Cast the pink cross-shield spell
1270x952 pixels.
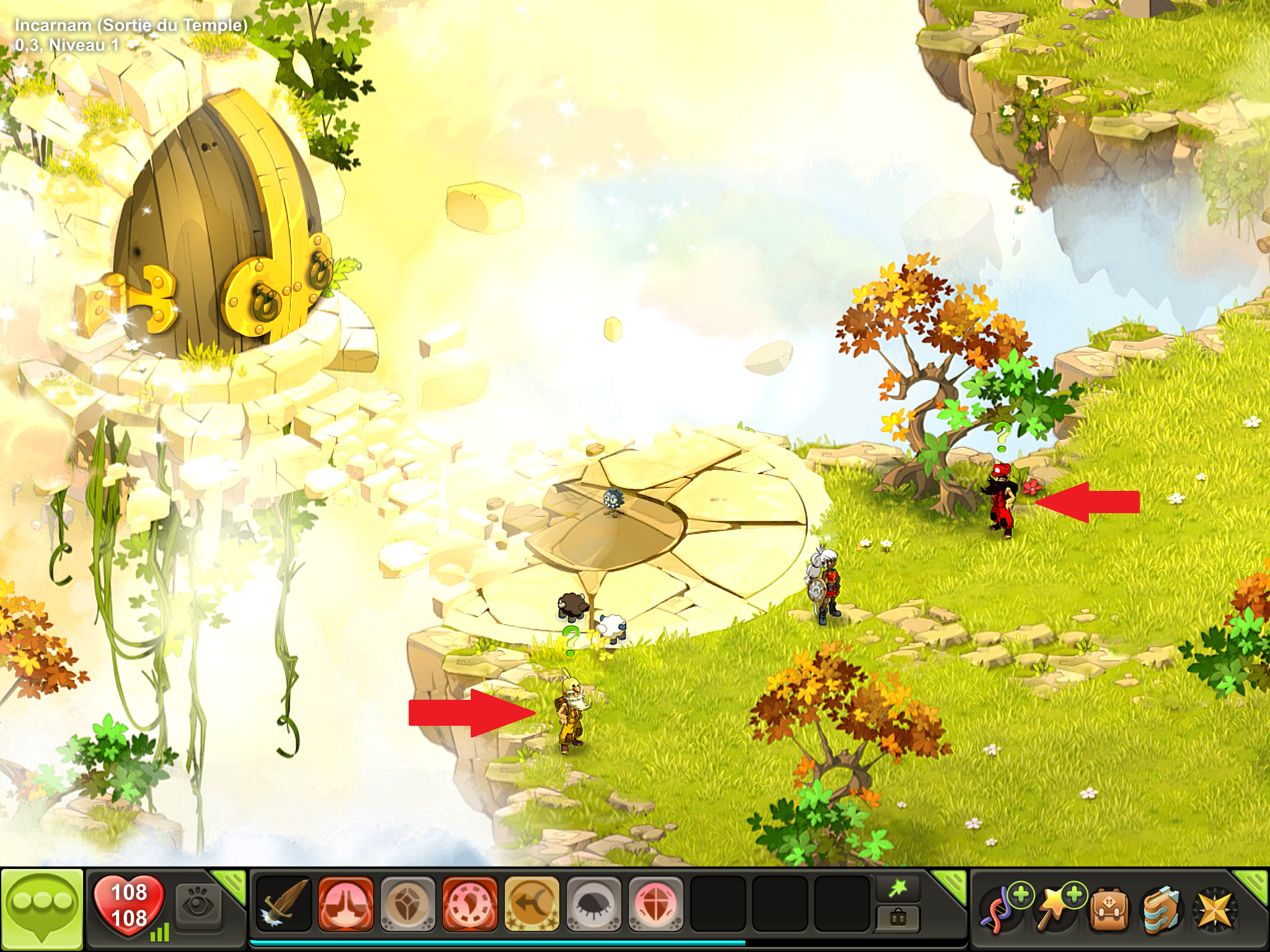[656, 904]
